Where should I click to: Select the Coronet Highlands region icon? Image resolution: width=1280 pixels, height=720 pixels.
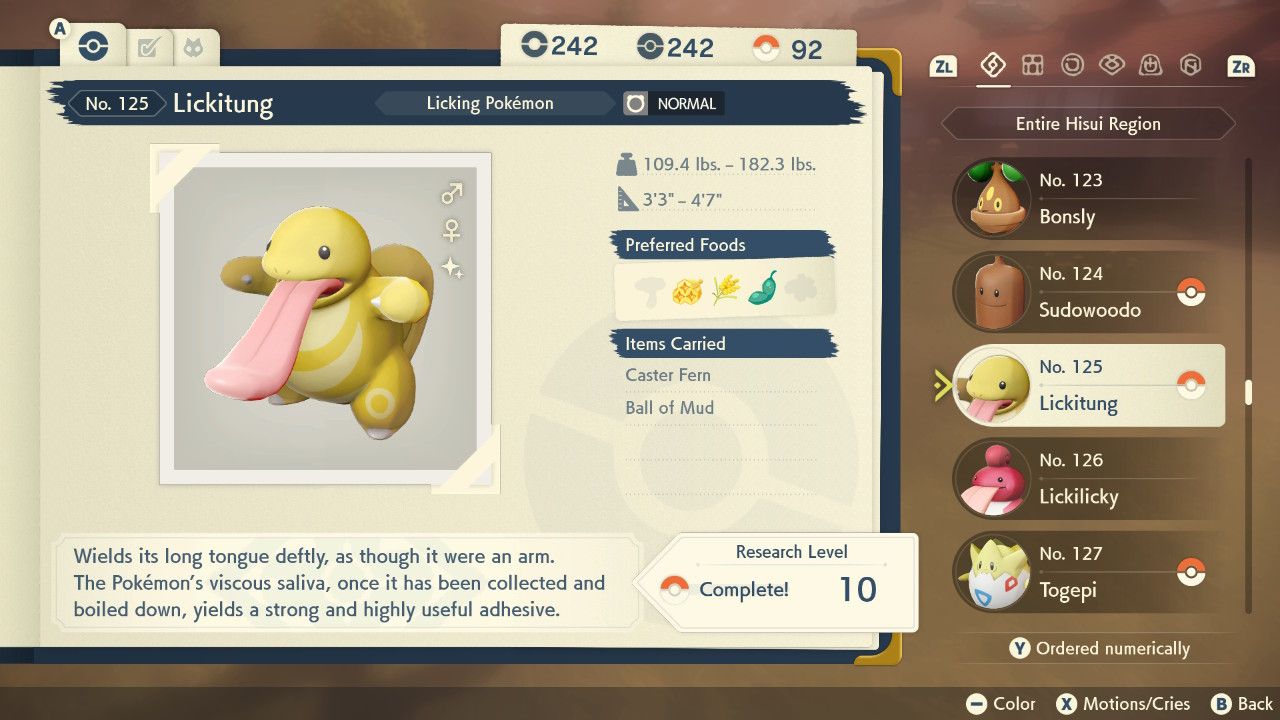point(1151,64)
